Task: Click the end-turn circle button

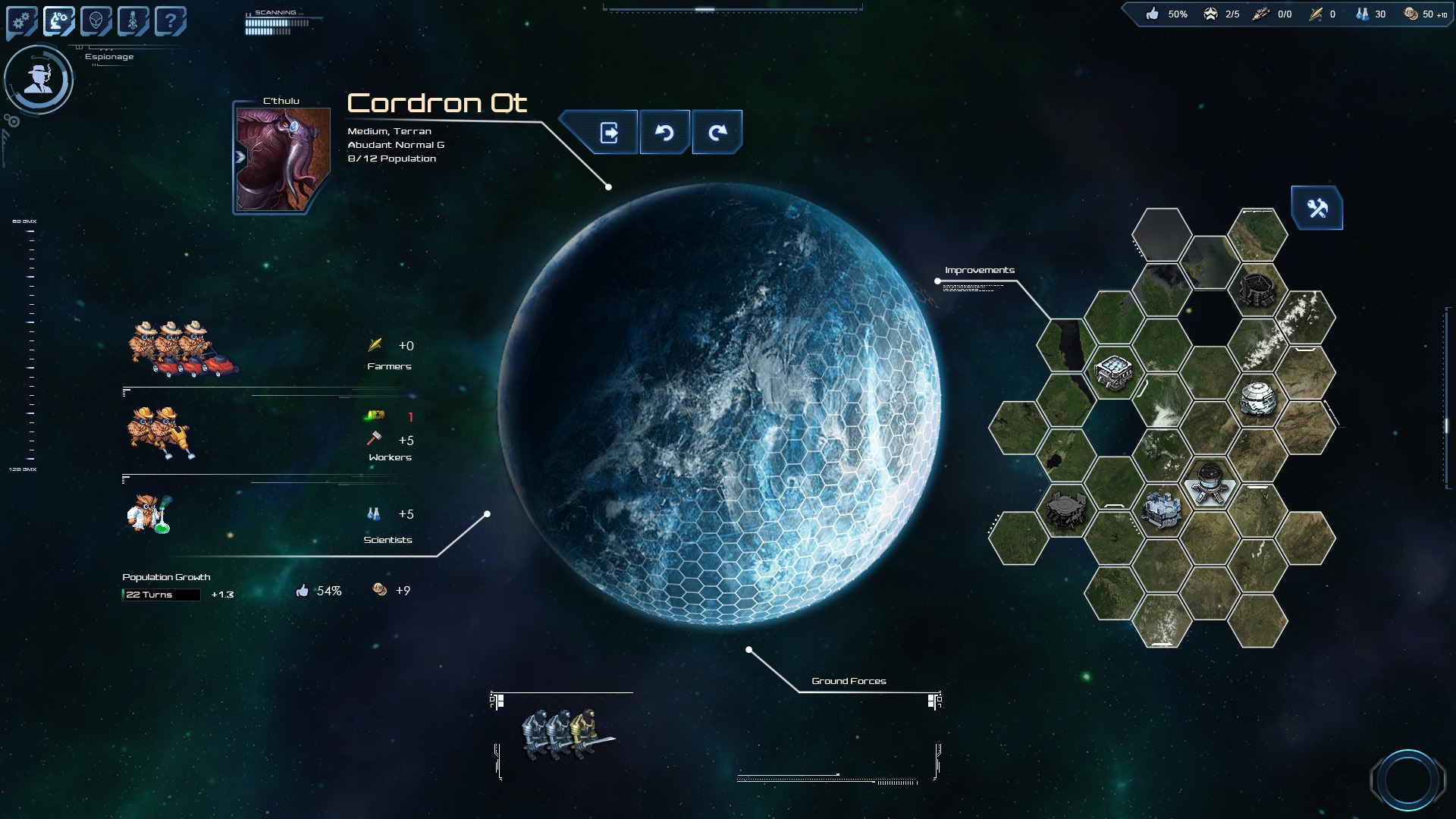Action: click(x=1407, y=779)
